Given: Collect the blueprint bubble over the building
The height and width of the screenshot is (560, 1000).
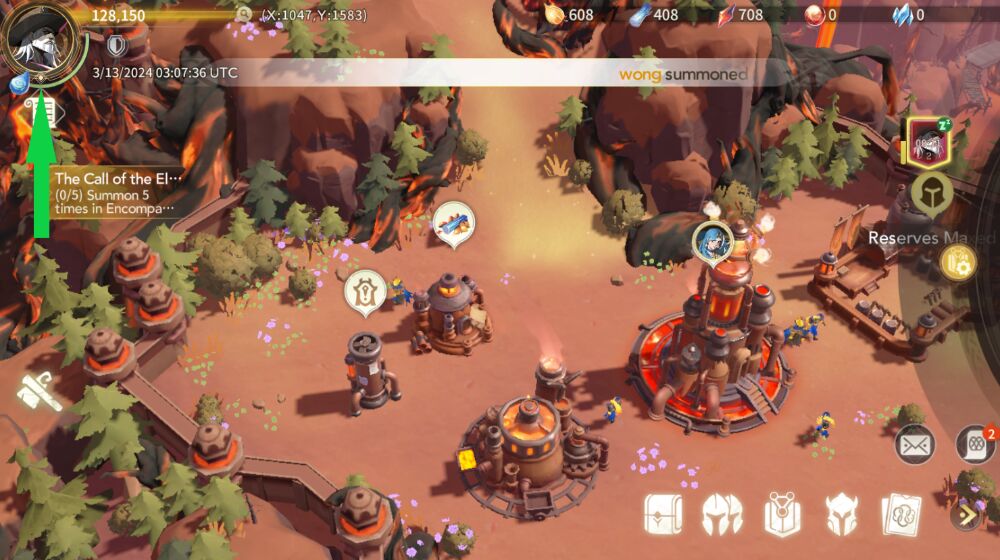Looking at the screenshot, I should [452, 224].
